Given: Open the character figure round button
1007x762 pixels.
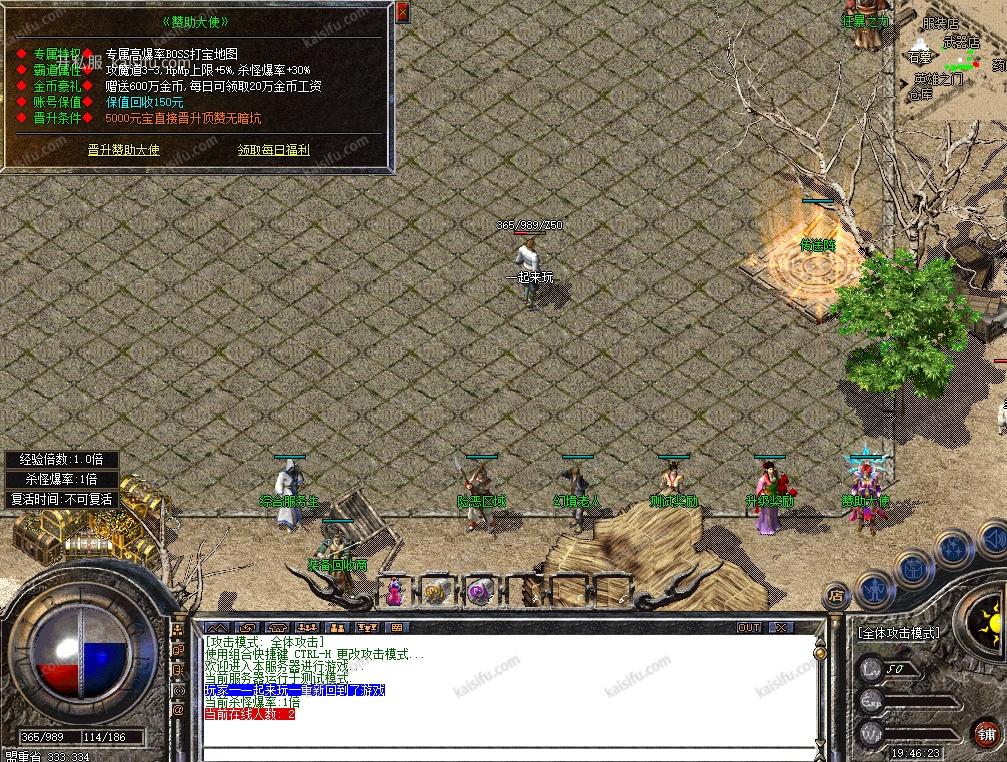Looking at the screenshot, I should point(875,588).
